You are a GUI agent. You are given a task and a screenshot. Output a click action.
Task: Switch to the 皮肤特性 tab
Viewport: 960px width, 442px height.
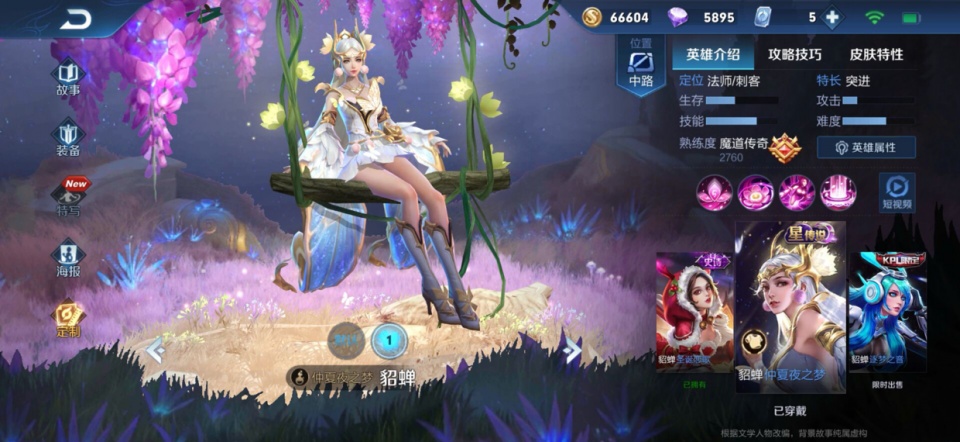(x=876, y=54)
